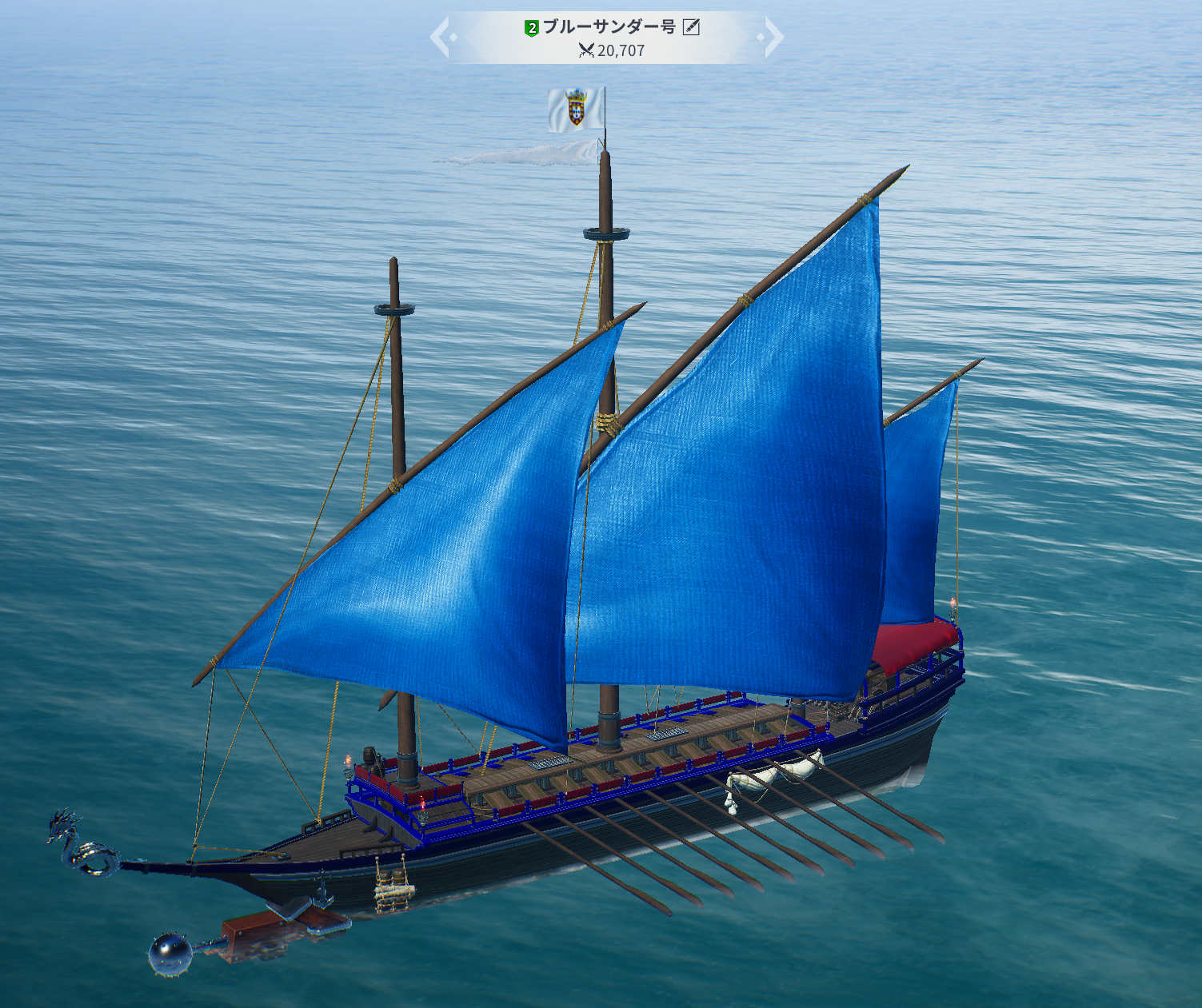Edit the ship name ブルーサンダー号
Image resolution: width=1202 pixels, height=1008 pixels.
click(692, 27)
